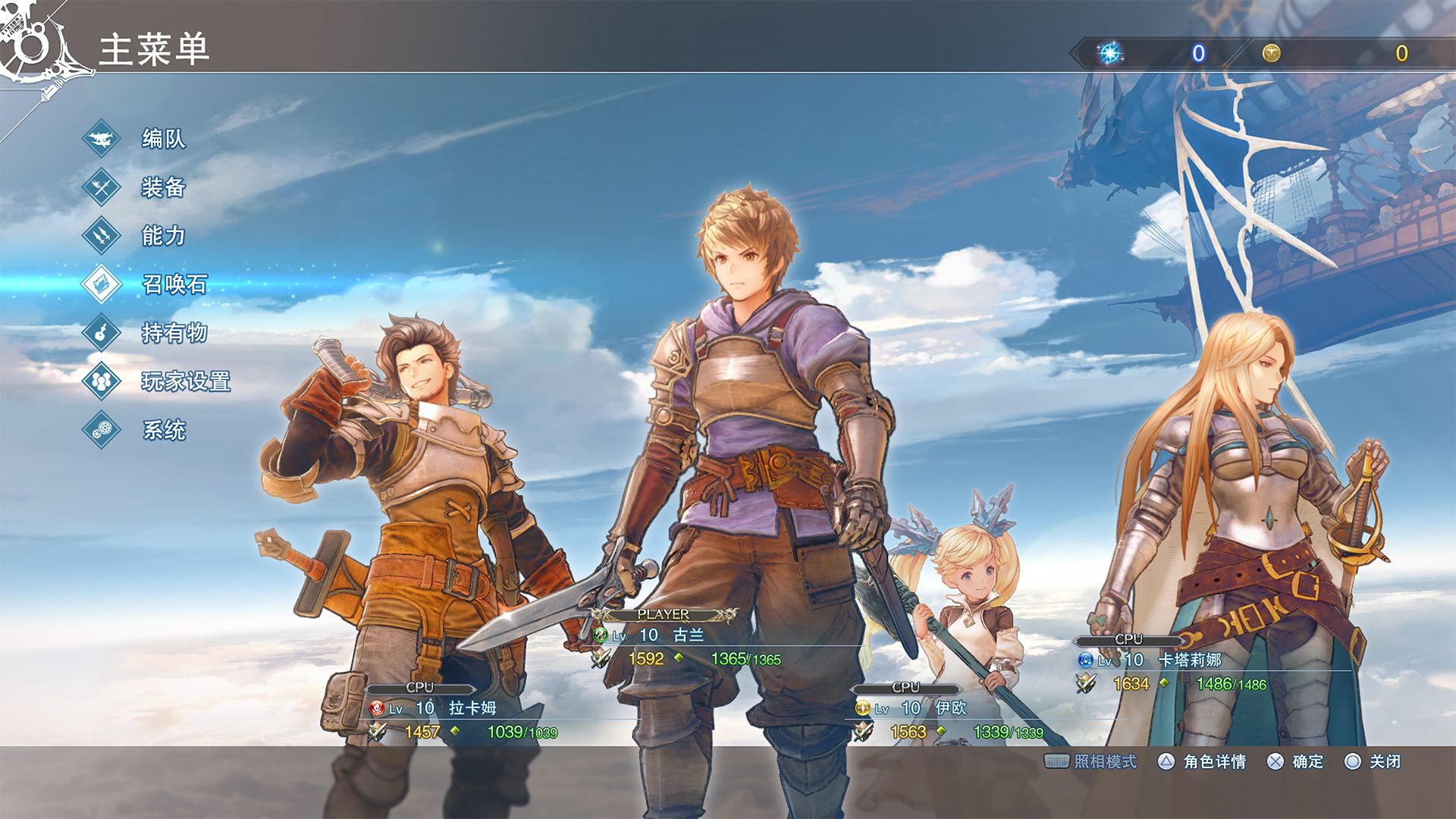Go to 玩家设置 player settings
This screenshot has height=819, width=1456.
[x=185, y=381]
